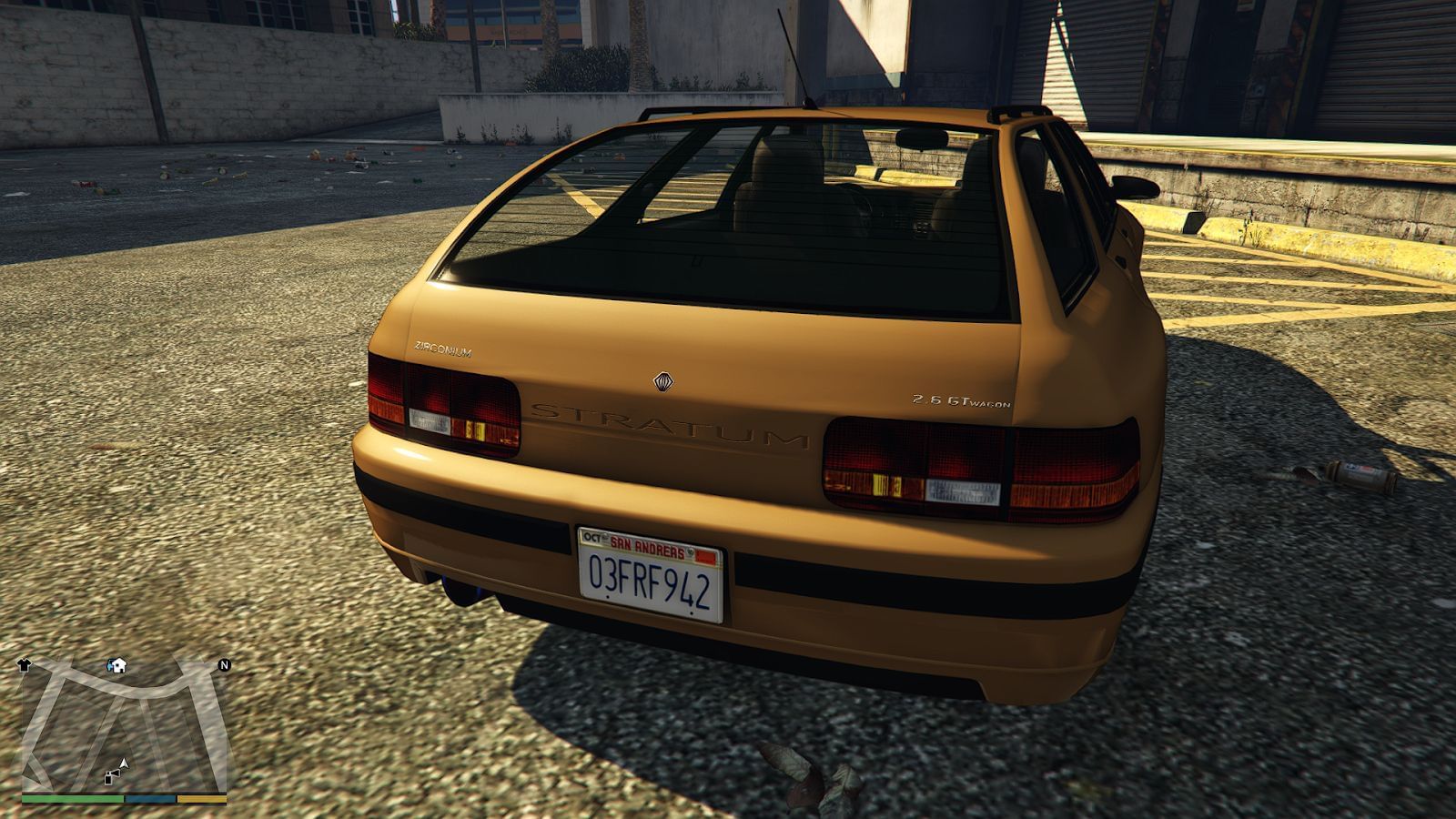Select the white player arrow on the minimap

(x=125, y=763)
